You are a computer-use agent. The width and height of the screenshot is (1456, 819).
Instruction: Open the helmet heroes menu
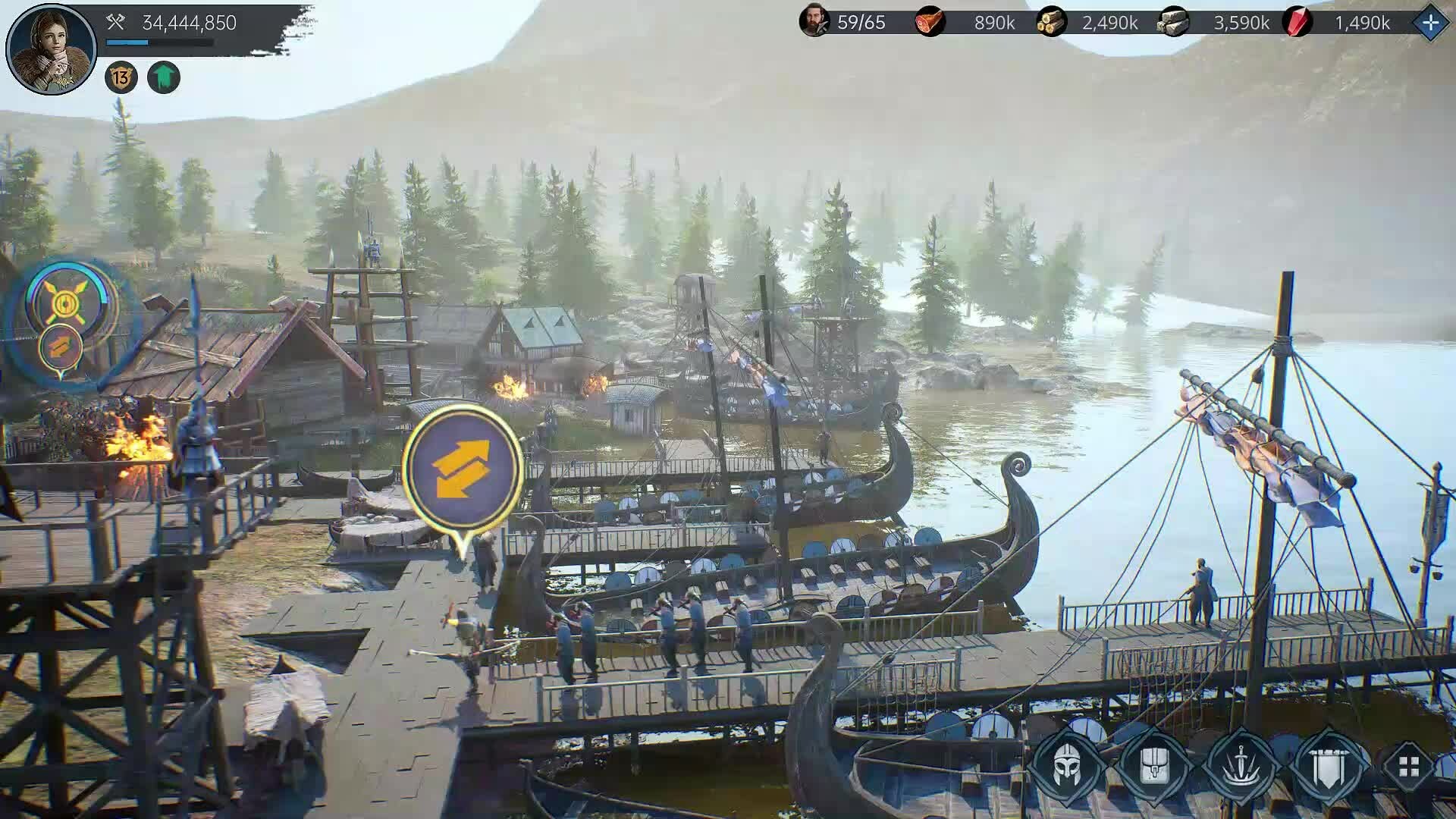pyautogui.click(x=1068, y=766)
